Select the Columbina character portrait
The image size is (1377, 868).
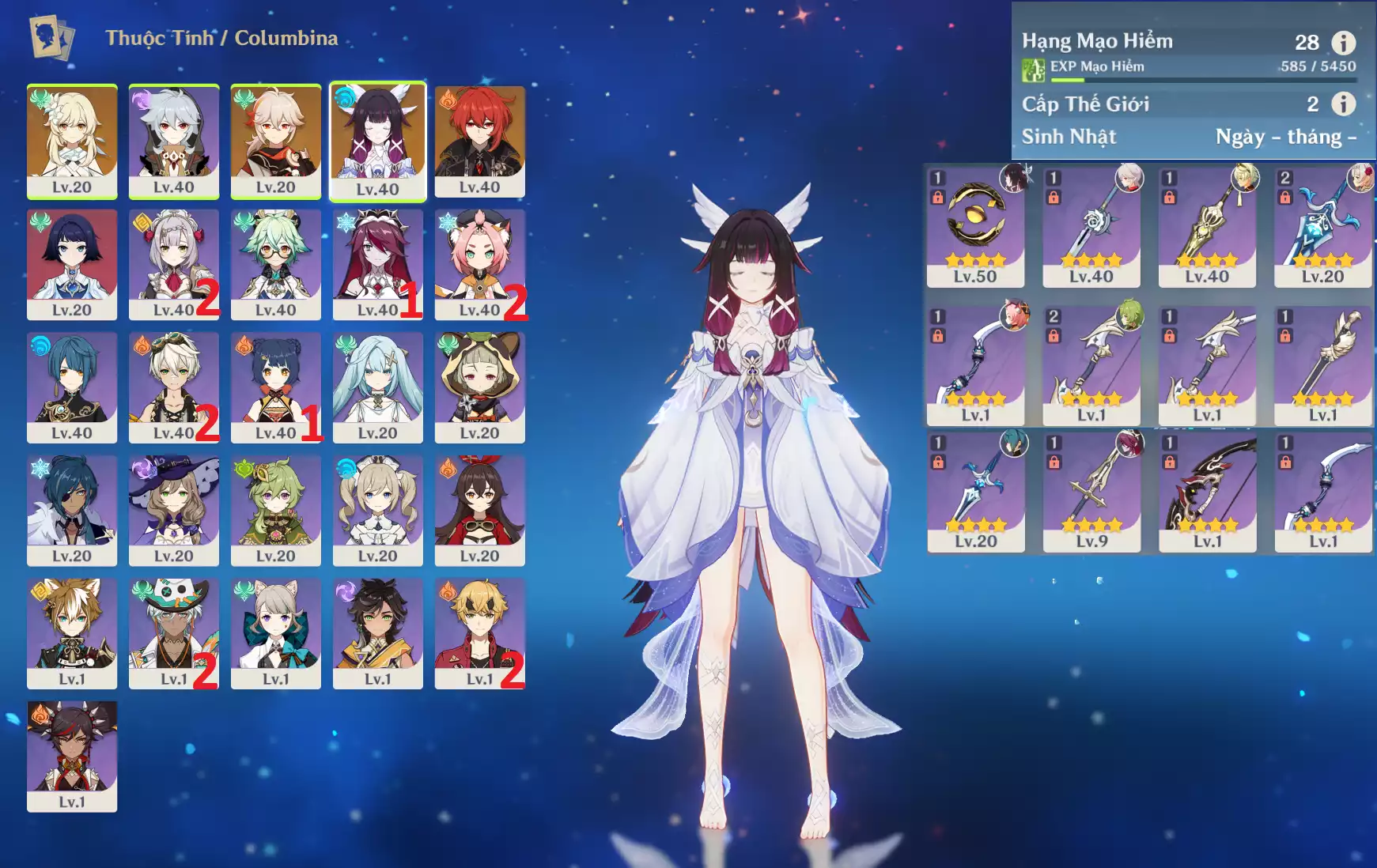pyautogui.click(x=377, y=141)
